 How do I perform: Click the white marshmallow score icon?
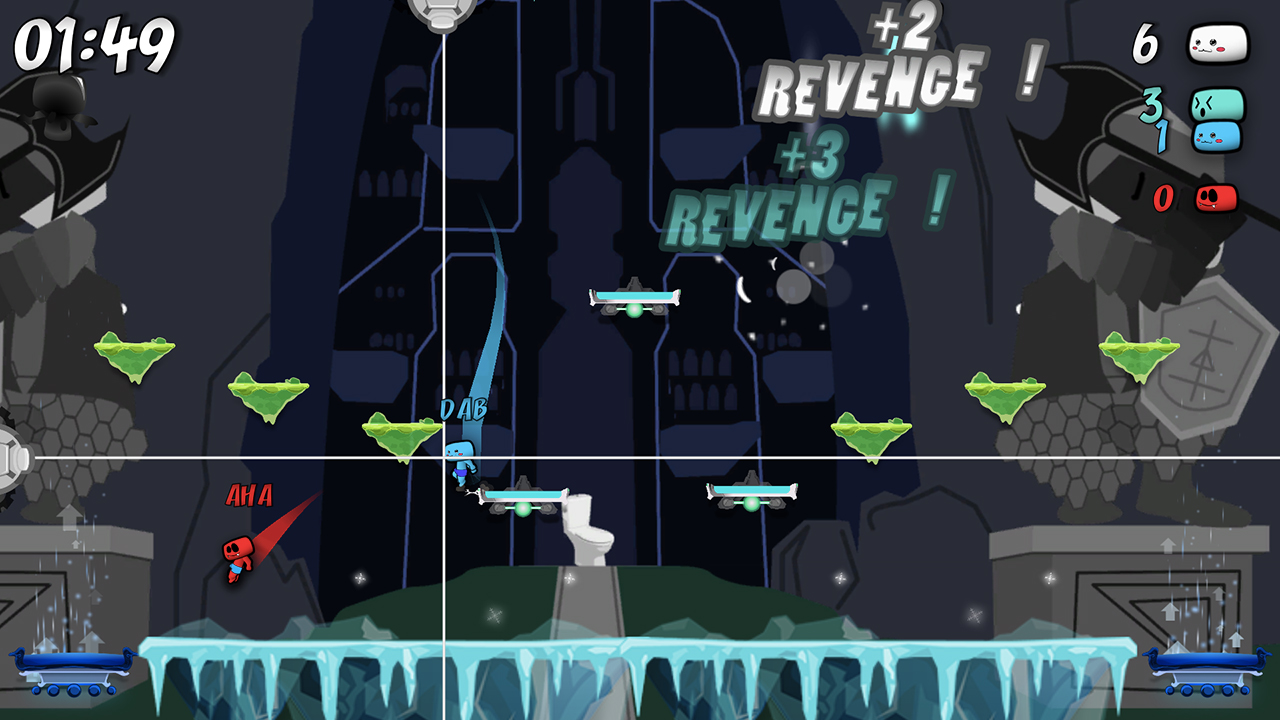1218,42
